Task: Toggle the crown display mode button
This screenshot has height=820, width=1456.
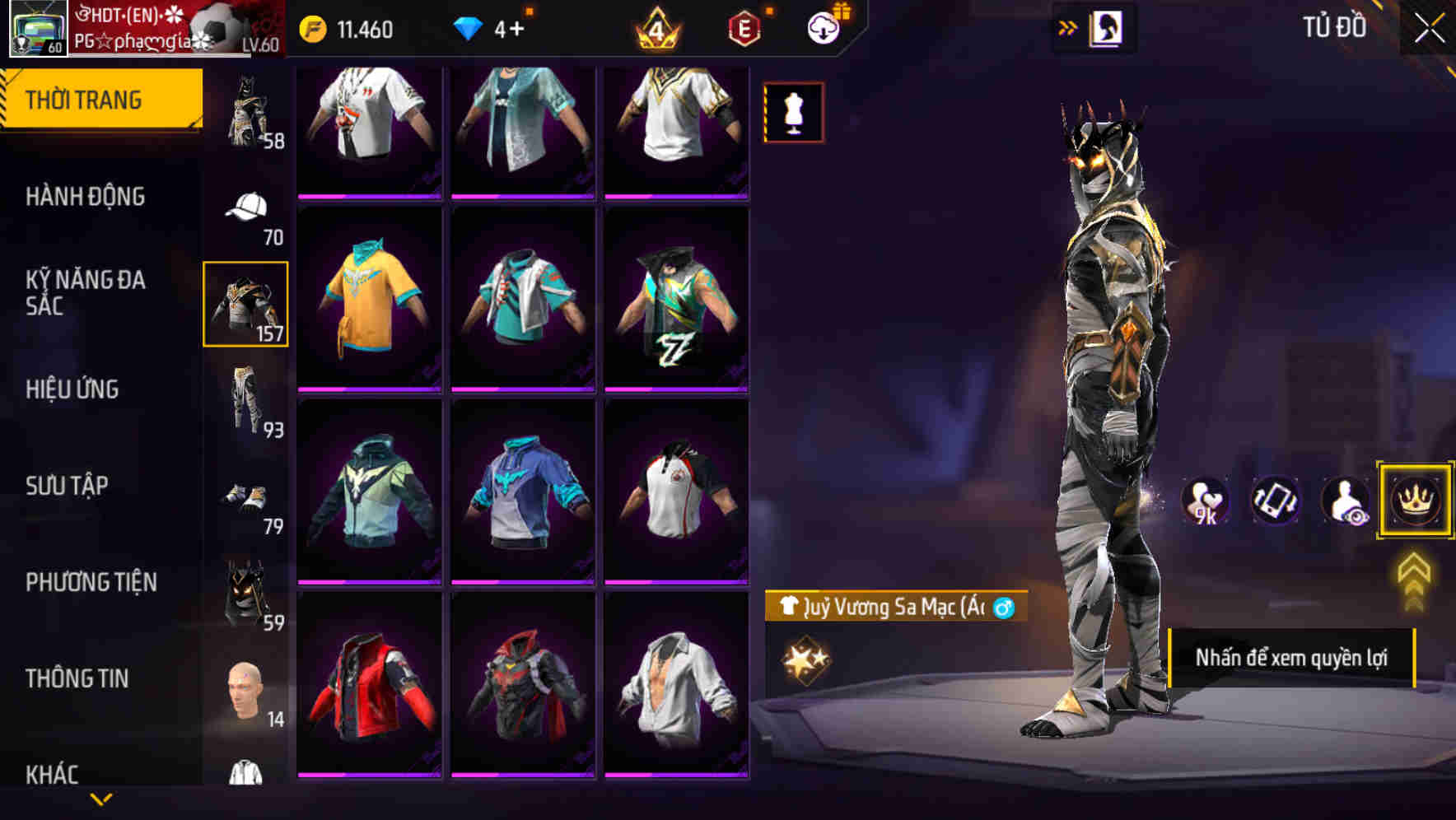Action: [x=1414, y=500]
